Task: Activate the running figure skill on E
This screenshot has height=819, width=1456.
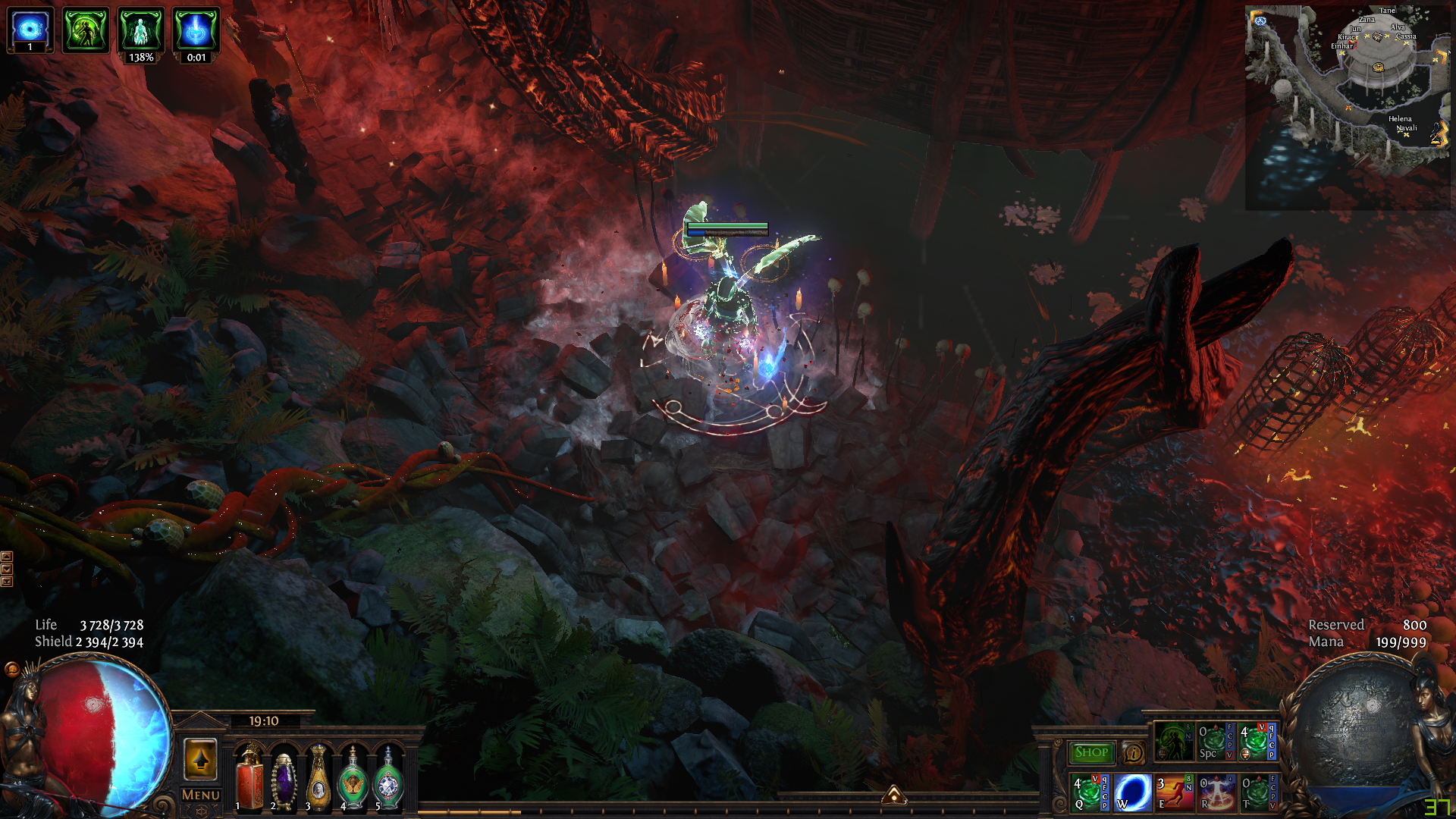Action: click(x=1174, y=792)
